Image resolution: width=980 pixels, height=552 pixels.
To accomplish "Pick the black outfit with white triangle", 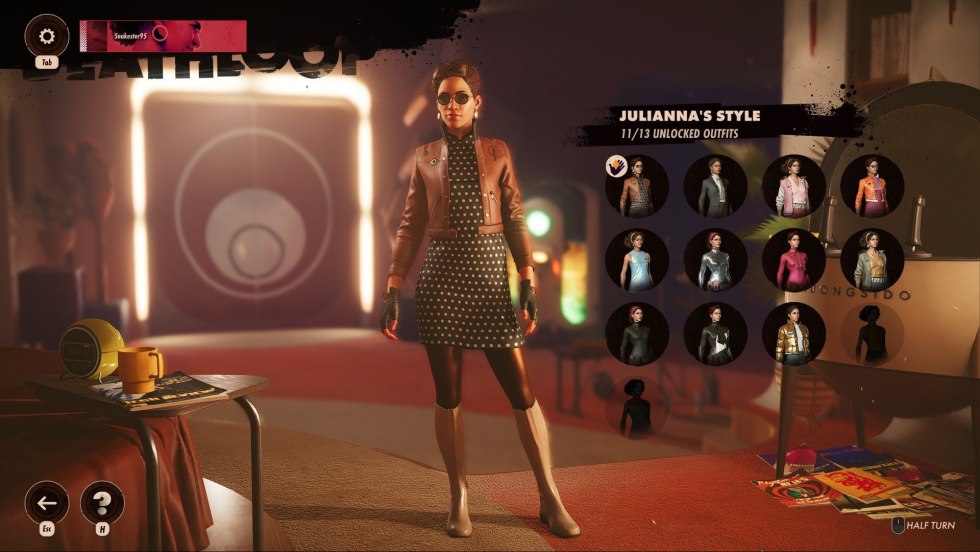I will coord(716,334).
